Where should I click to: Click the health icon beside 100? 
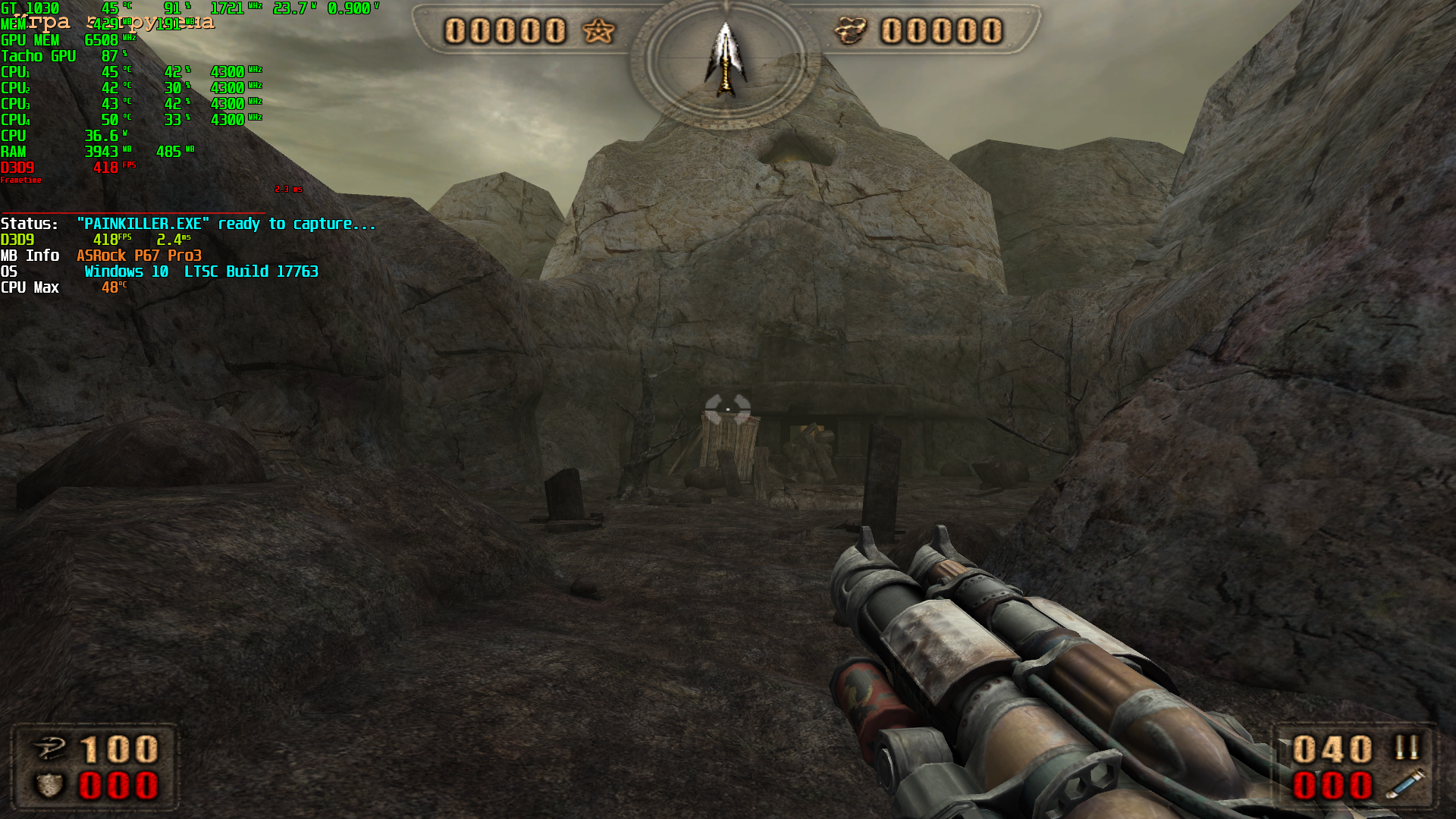pyautogui.click(x=50, y=749)
